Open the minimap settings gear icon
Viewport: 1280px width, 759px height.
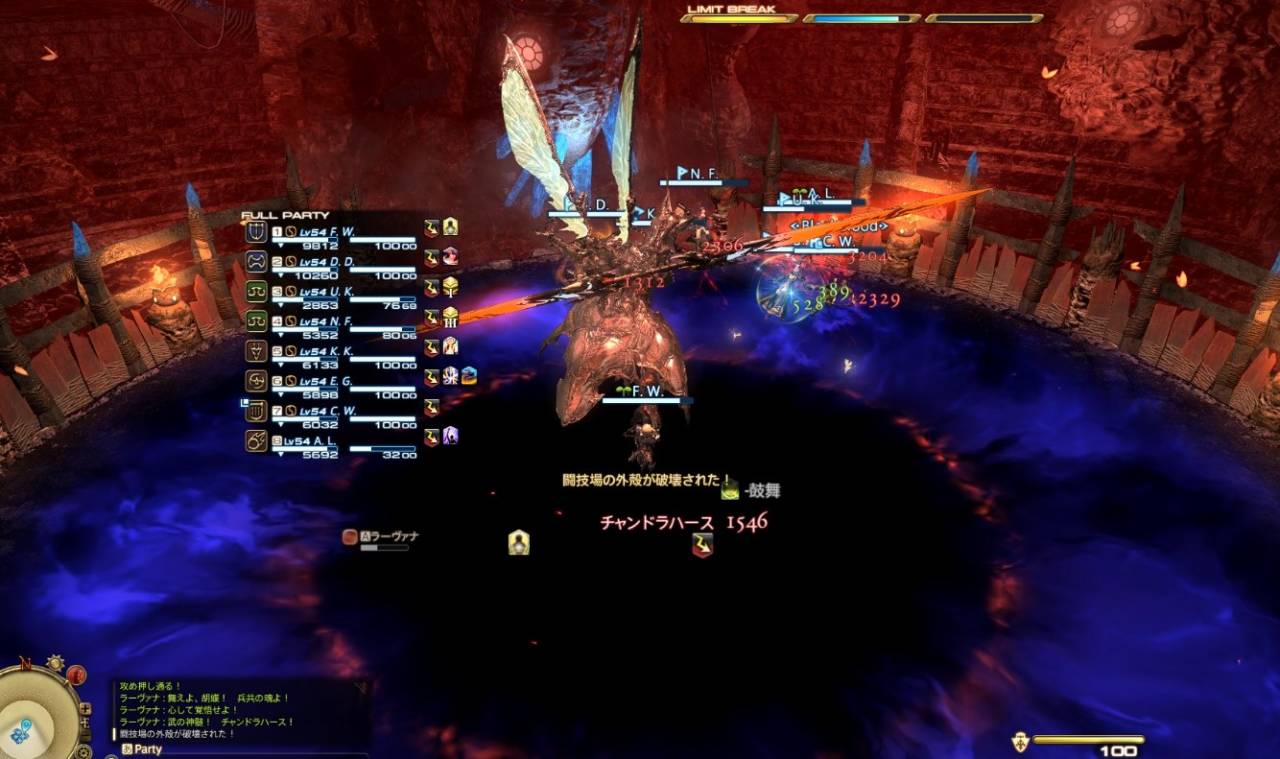pos(85,750)
